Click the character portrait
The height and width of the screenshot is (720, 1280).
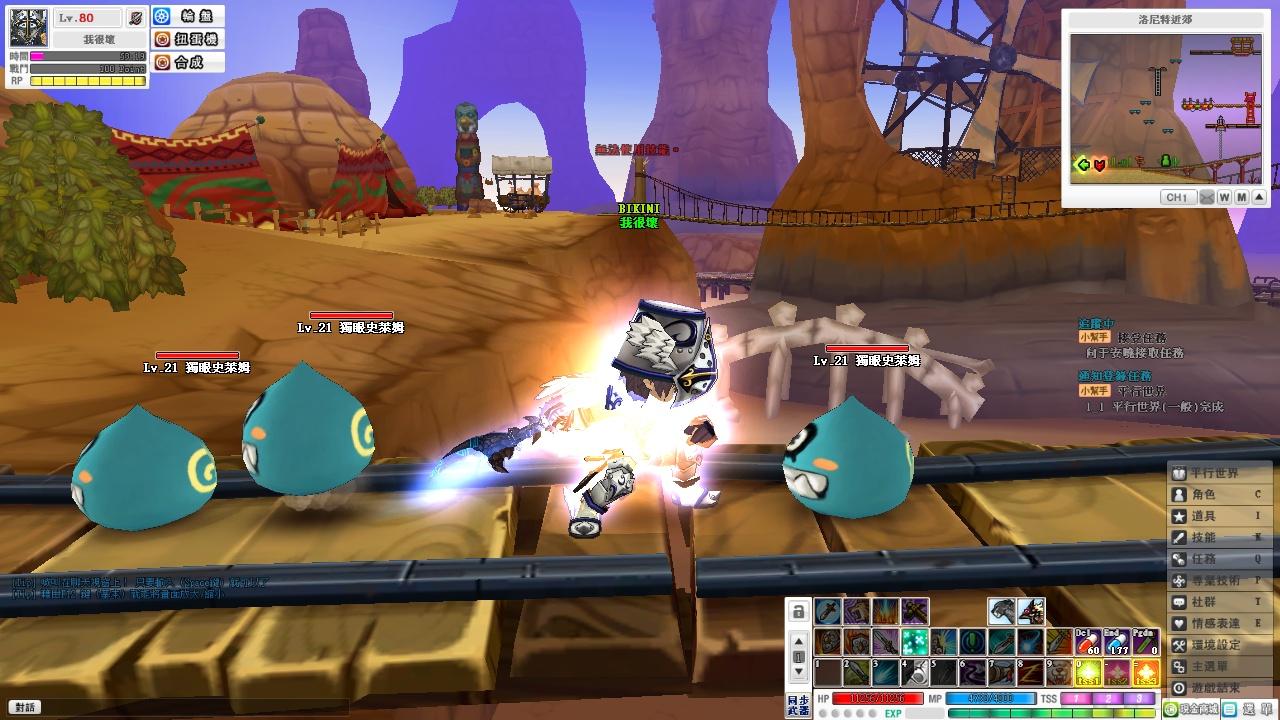tap(29, 28)
